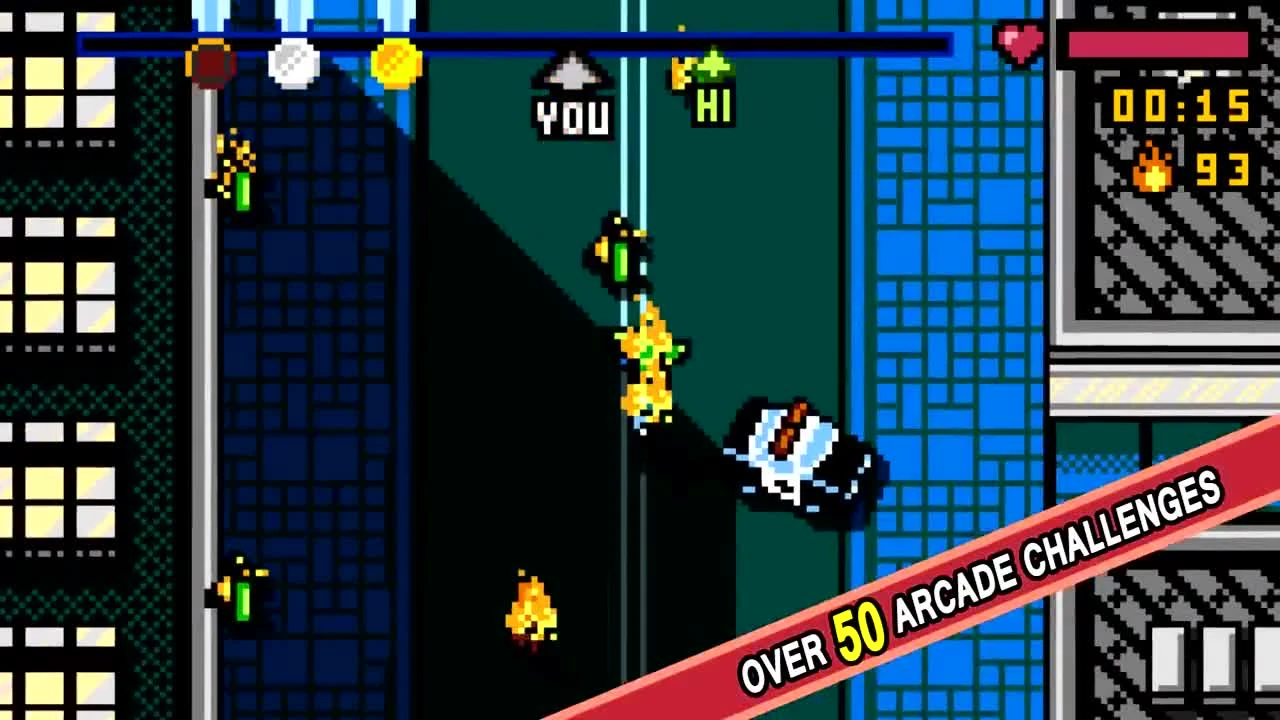Click the gold medal icon

[396, 62]
